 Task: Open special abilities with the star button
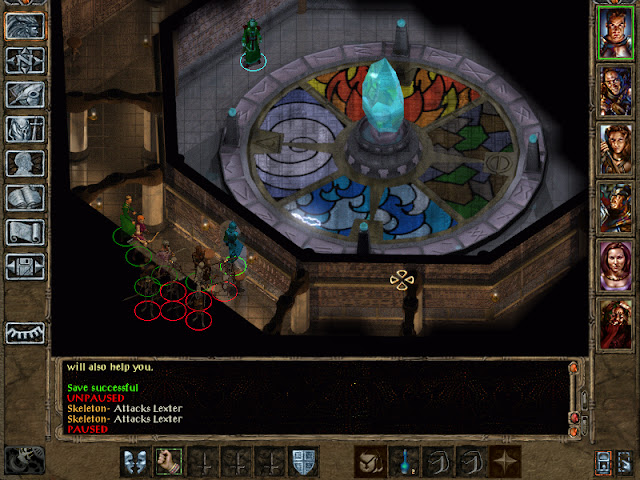[x=505, y=461]
